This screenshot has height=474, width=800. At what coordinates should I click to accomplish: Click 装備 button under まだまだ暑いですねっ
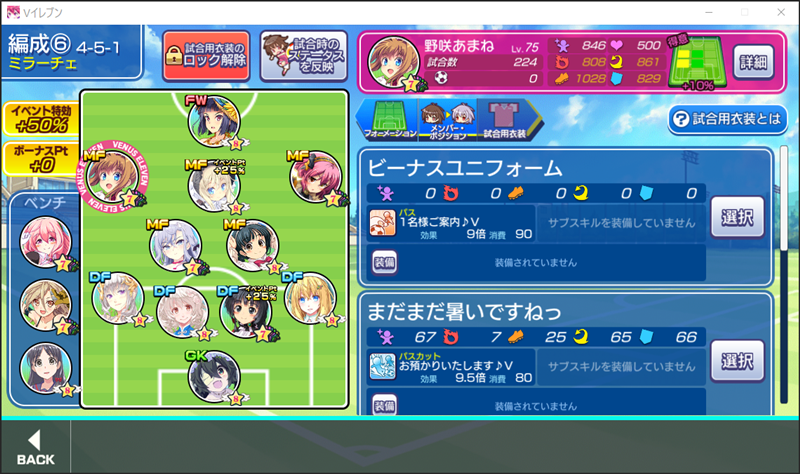coord(385,405)
